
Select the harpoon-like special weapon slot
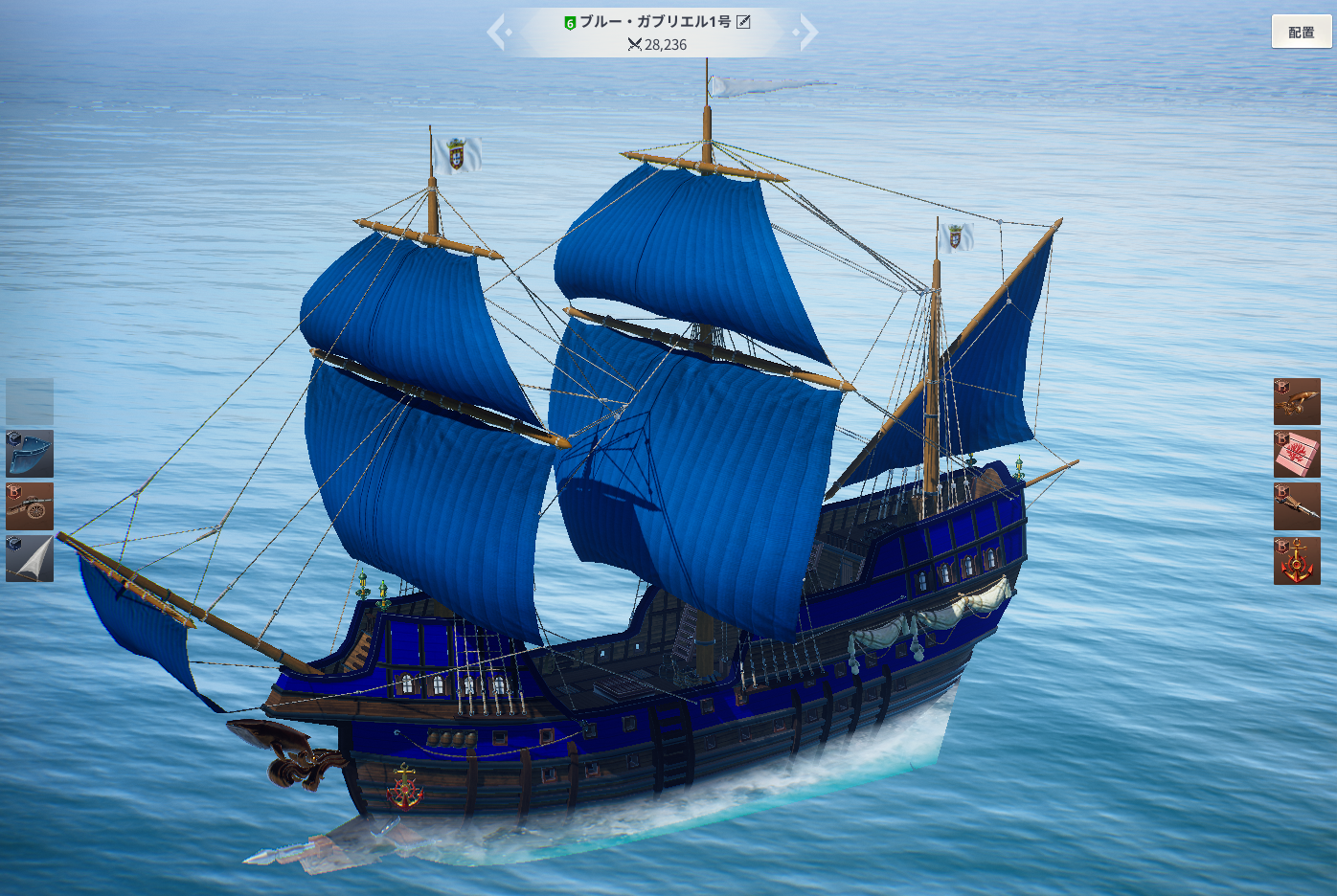coord(1297,506)
